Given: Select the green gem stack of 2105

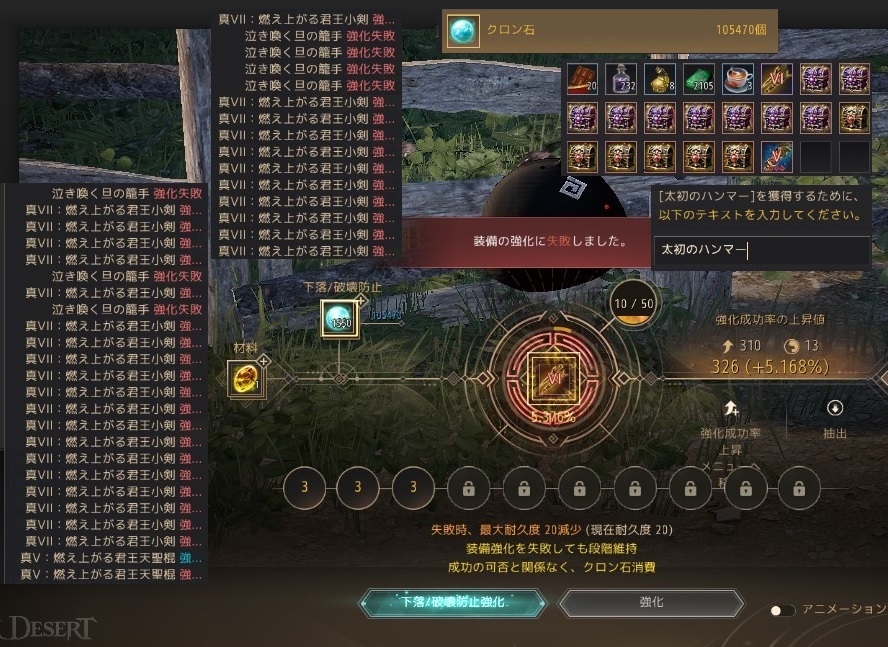Looking at the screenshot, I should point(699,79).
